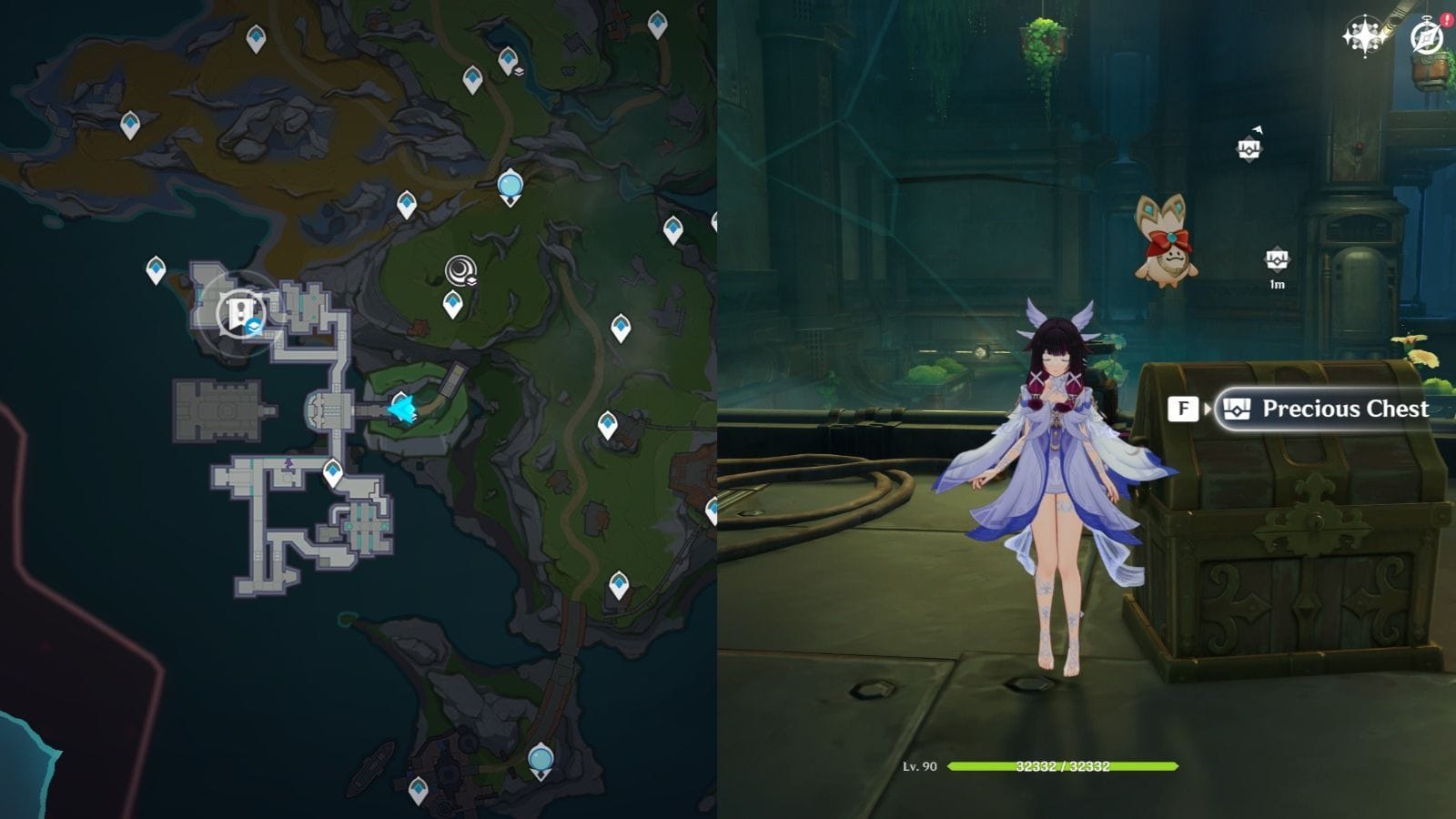This screenshot has width=1456, height=819.
Task: Click the Precious Chest icon beside its label
Action: coord(1236,409)
